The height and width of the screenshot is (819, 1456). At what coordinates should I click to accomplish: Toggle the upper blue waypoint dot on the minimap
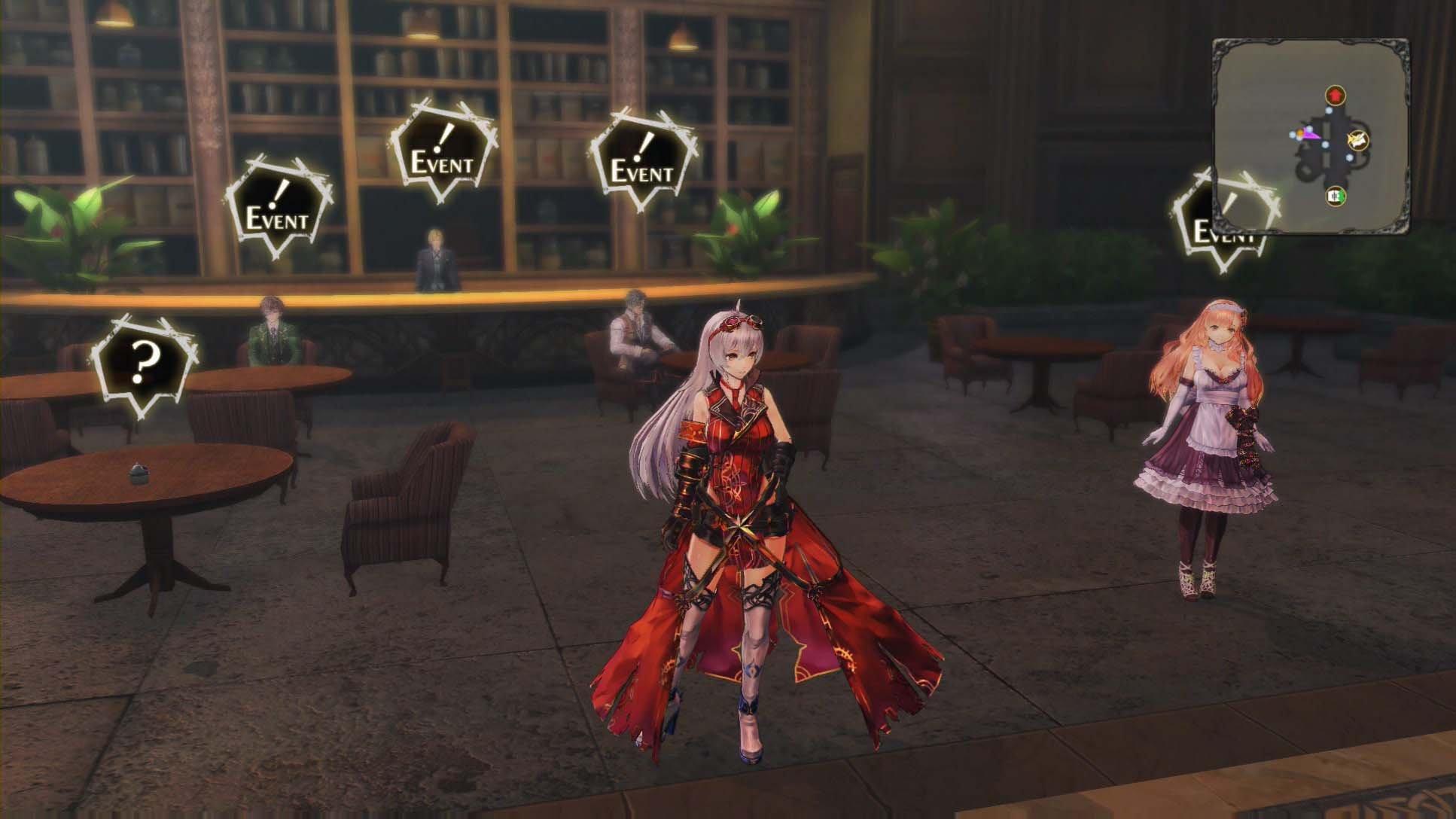coord(1329,111)
